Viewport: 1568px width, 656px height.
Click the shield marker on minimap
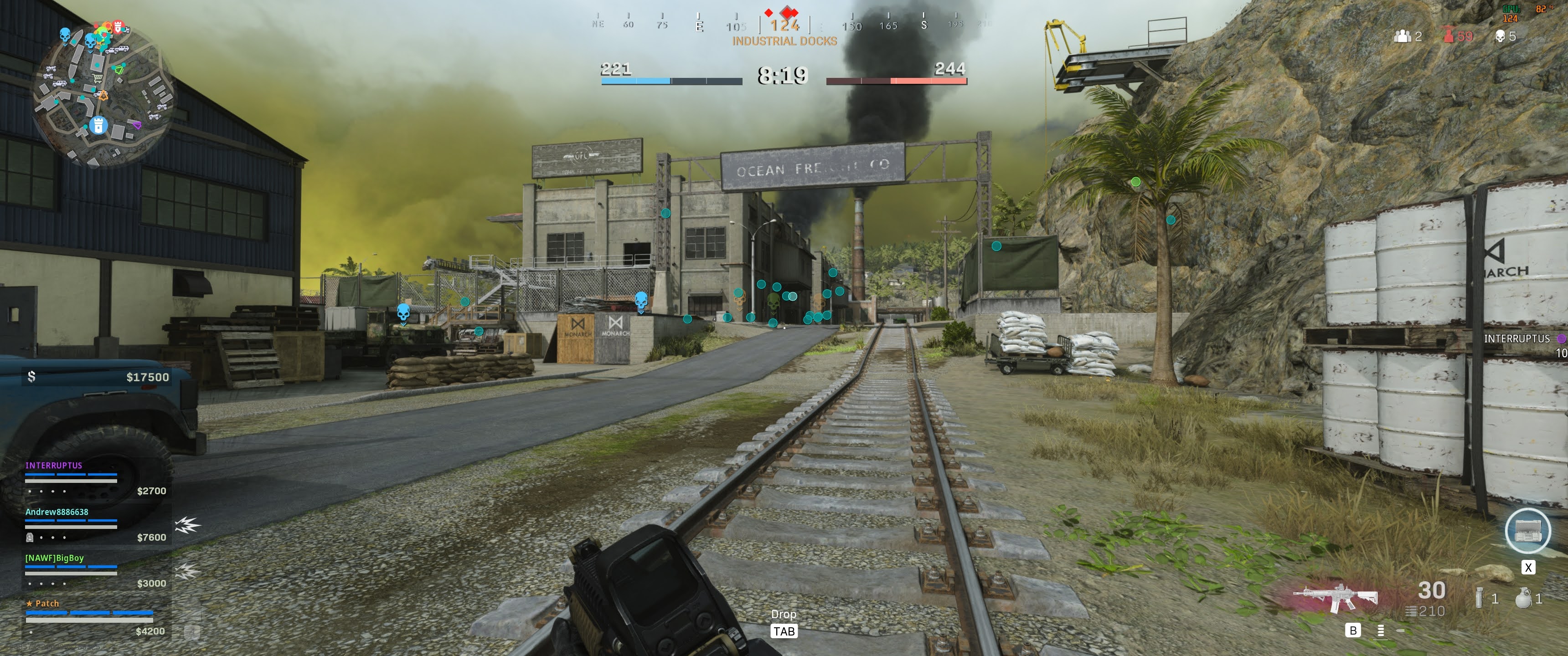[x=98, y=125]
